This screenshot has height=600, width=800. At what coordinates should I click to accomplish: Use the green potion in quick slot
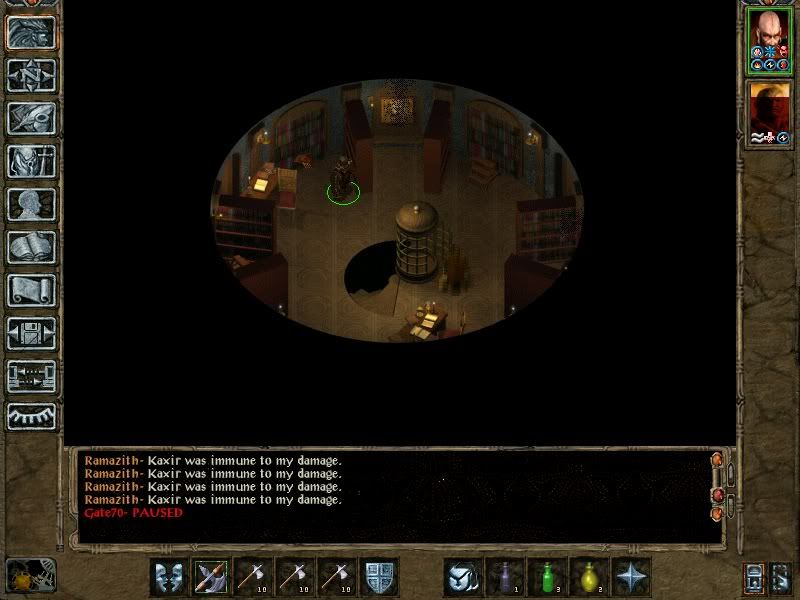coord(548,577)
